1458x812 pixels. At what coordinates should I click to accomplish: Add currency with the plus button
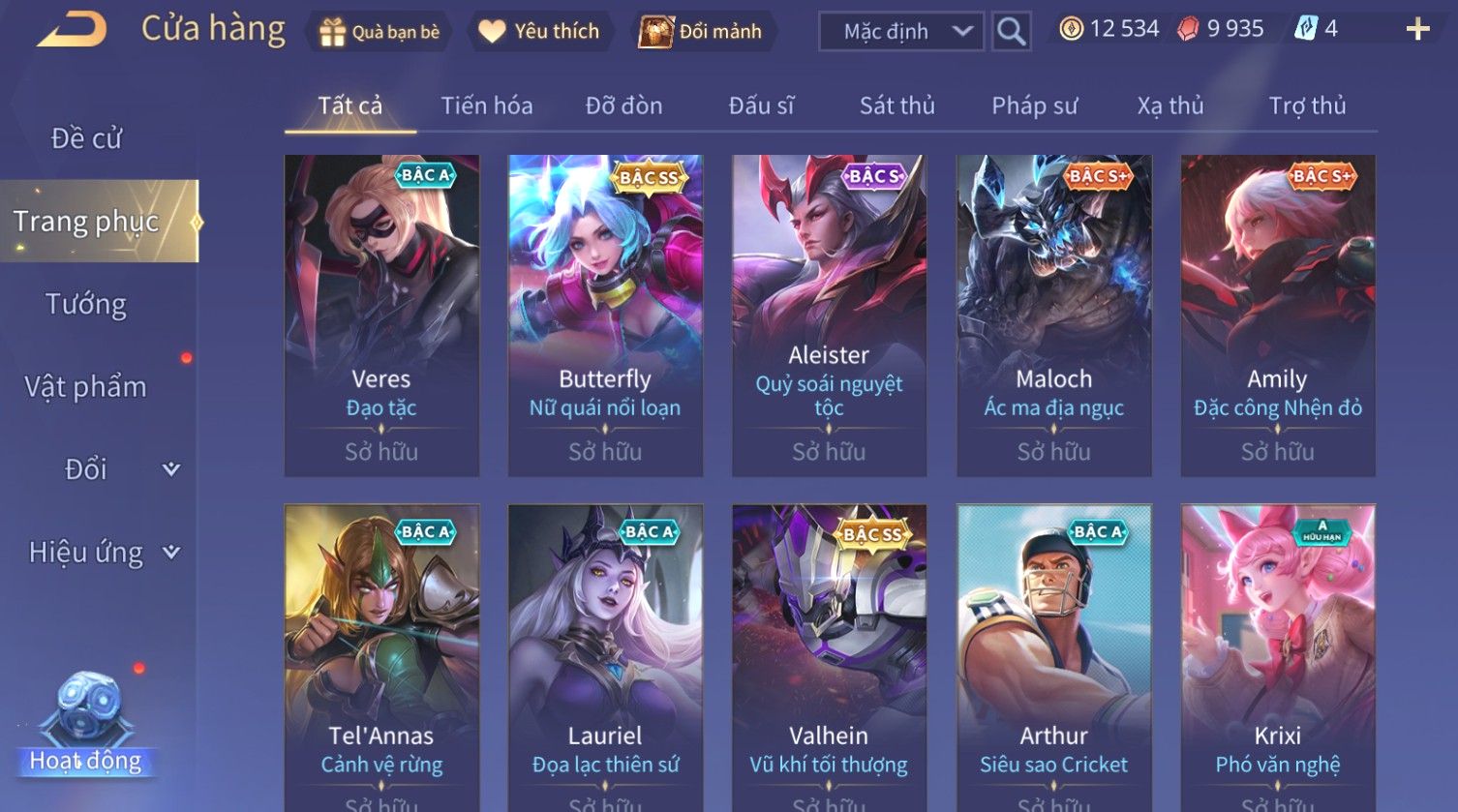point(1416,30)
